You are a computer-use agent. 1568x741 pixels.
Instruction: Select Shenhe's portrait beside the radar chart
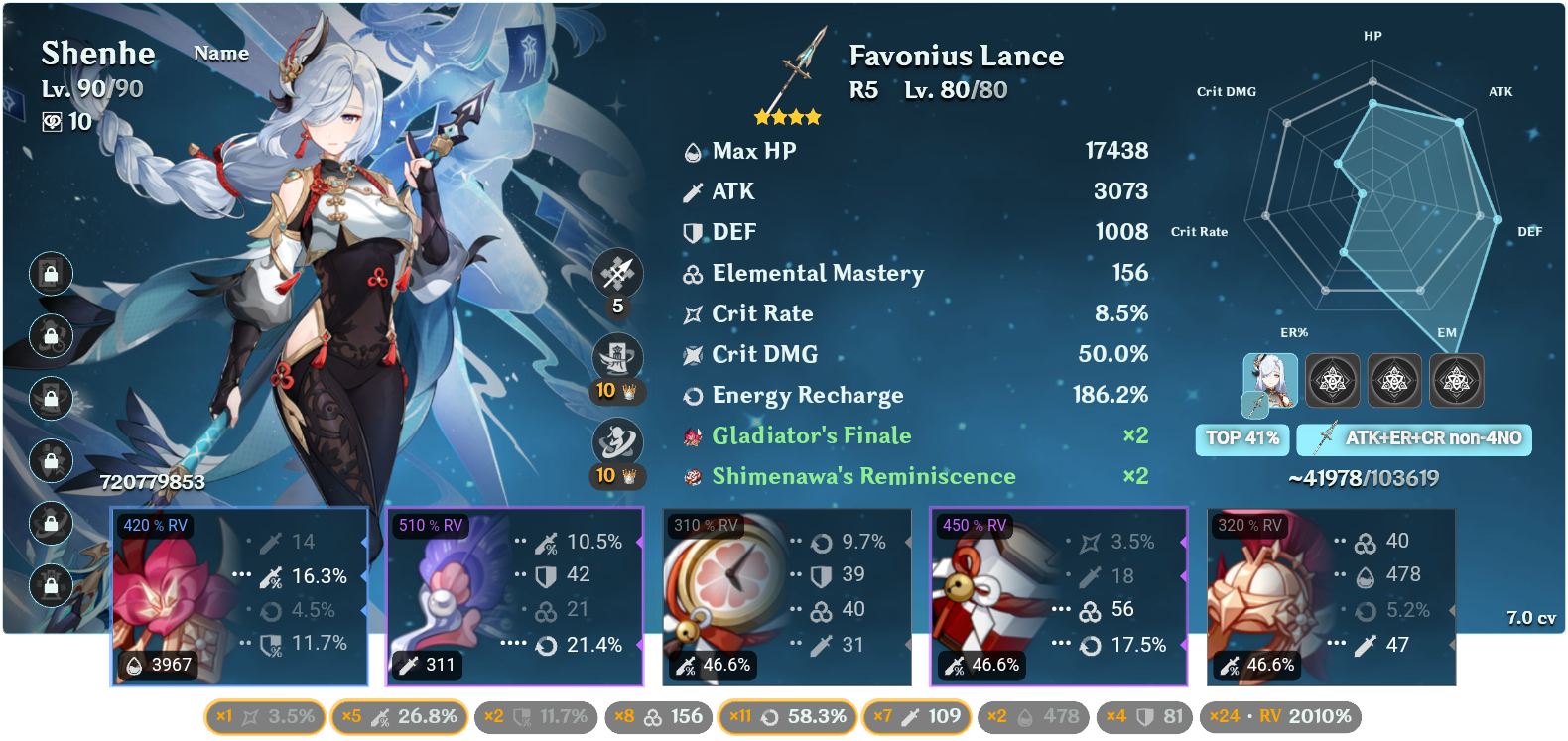tap(1271, 380)
